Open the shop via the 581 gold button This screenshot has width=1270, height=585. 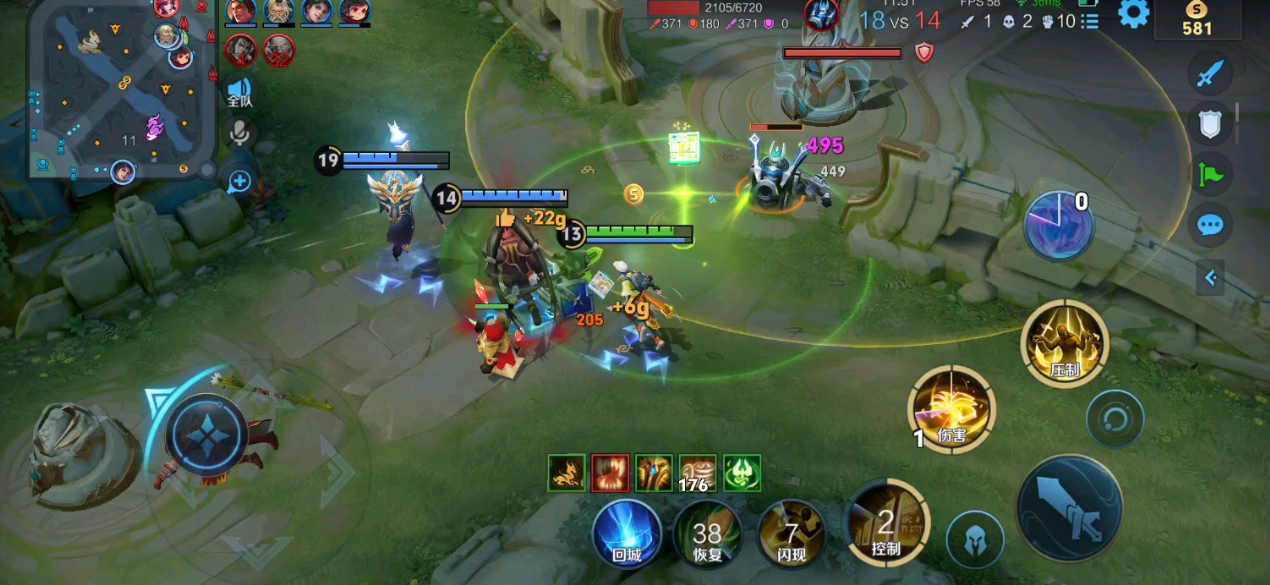[1197, 20]
